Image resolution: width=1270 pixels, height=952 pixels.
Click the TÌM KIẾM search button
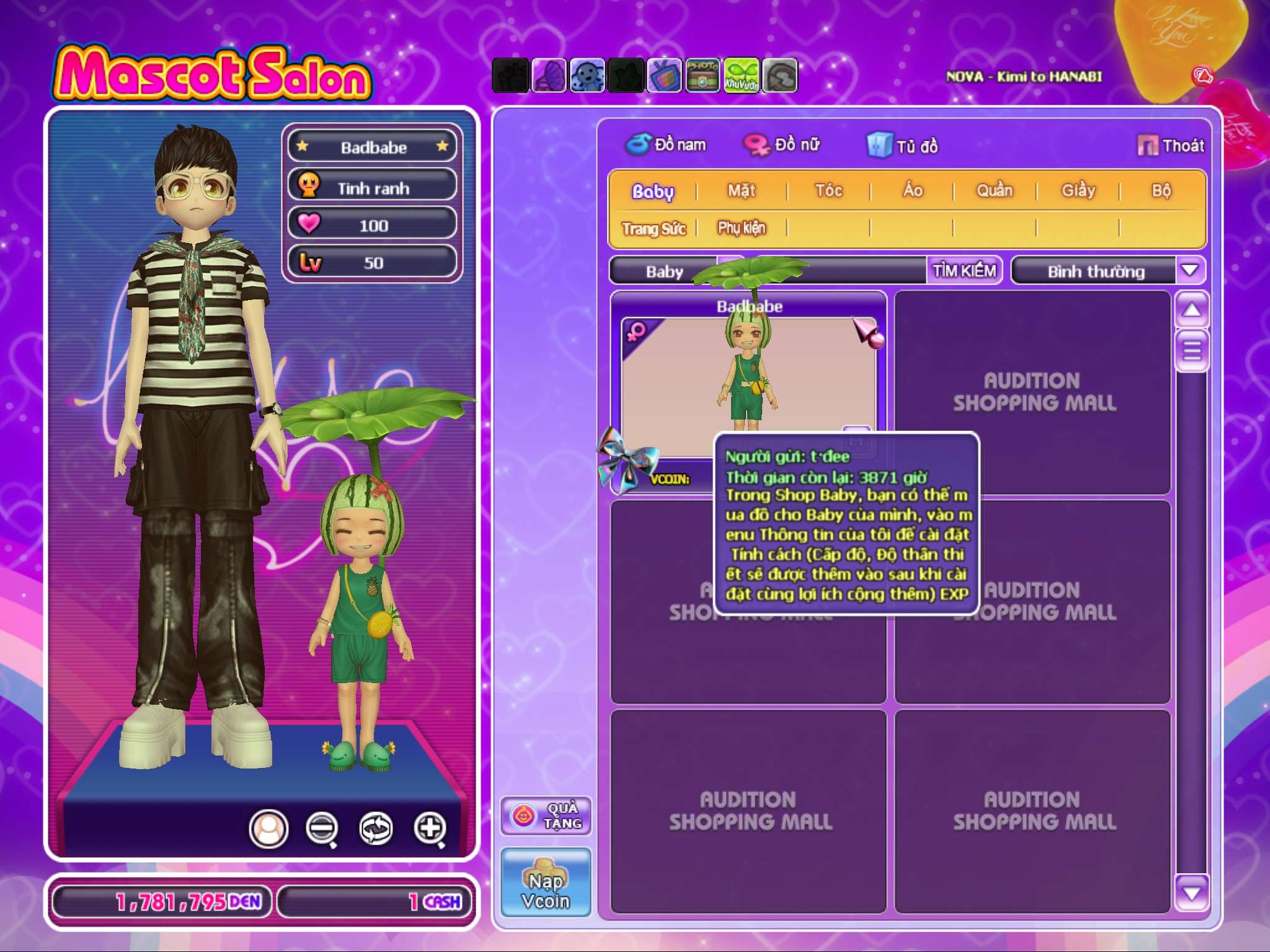[964, 271]
